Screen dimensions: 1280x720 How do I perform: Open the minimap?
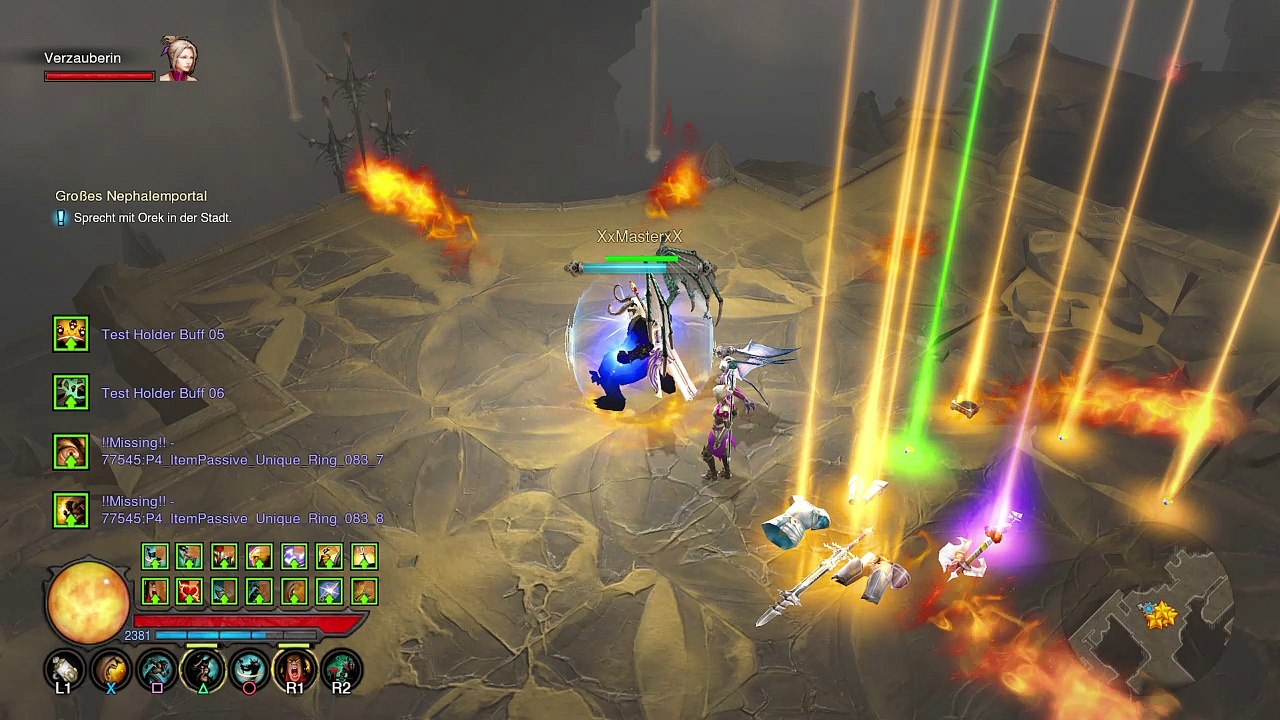pyautogui.click(x=1160, y=612)
